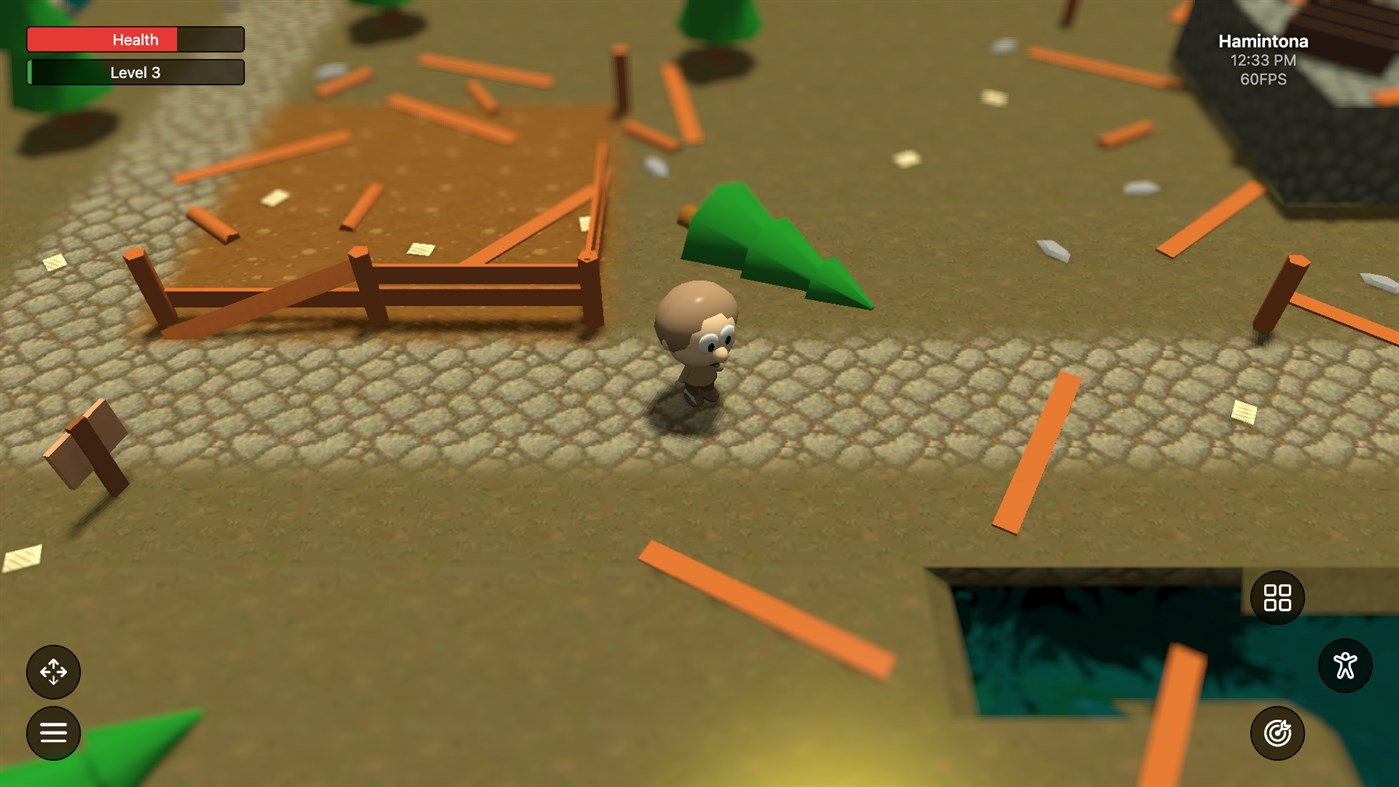This screenshot has width=1399, height=787.
Task: Click the four-squares button in bottom right
Action: click(x=1275, y=597)
